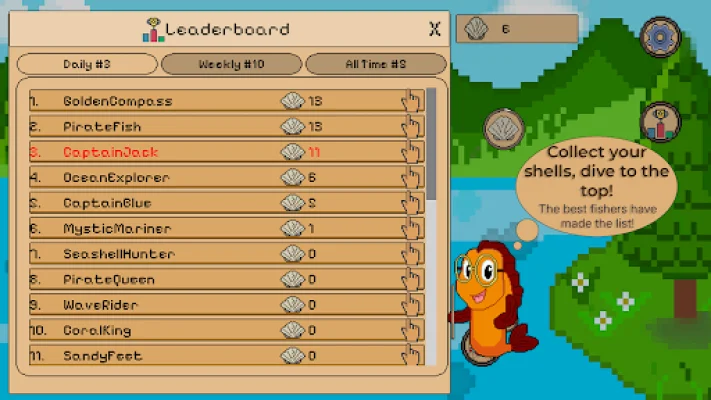This screenshot has width=711, height=400.
Task: Click the round trophy podium leaderboard button
Action: tap(659, 123)
